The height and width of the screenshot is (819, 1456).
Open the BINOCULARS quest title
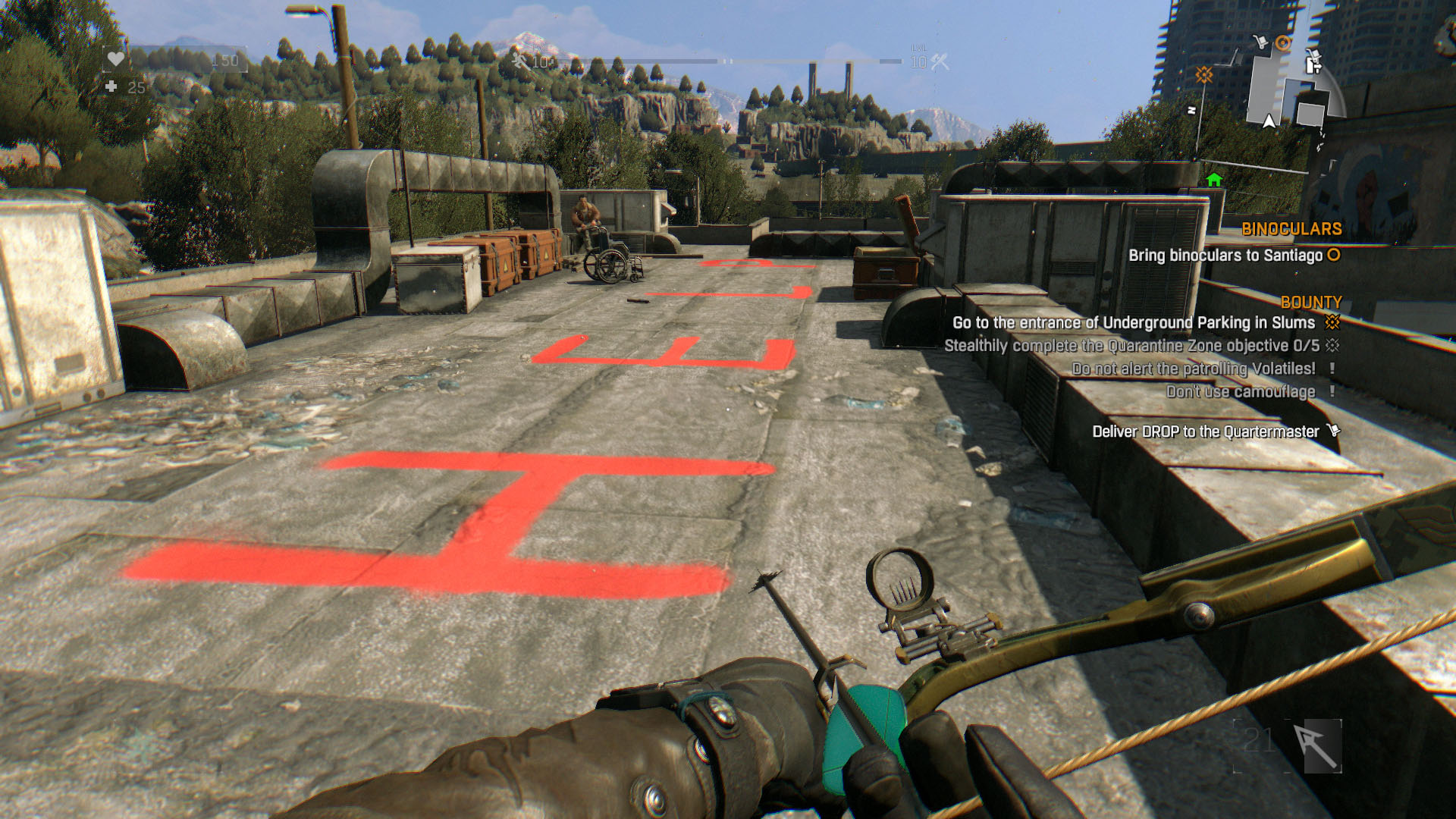tap(1291, 229)
